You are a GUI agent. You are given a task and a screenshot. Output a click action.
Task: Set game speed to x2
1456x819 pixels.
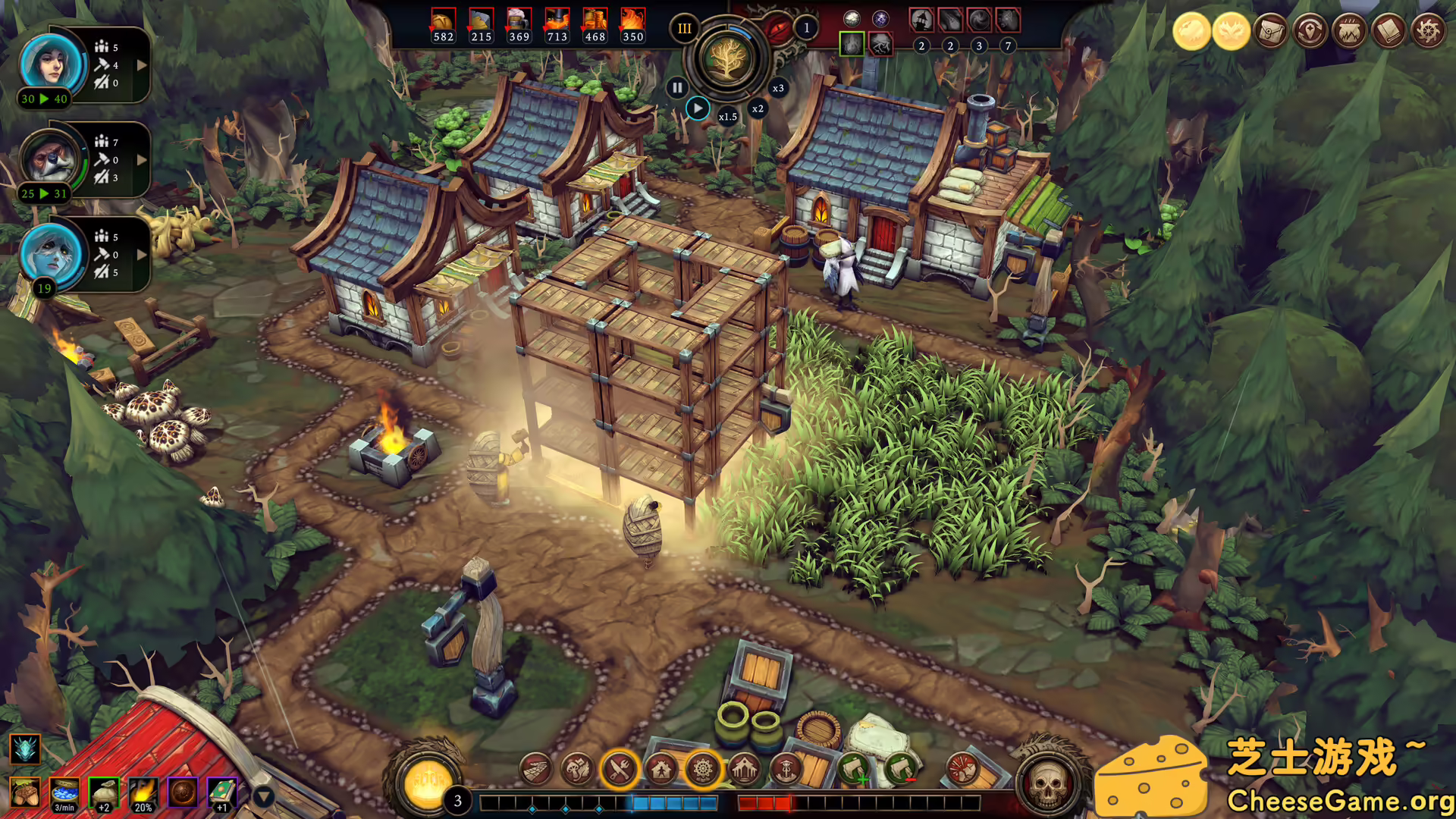[758, 108]
